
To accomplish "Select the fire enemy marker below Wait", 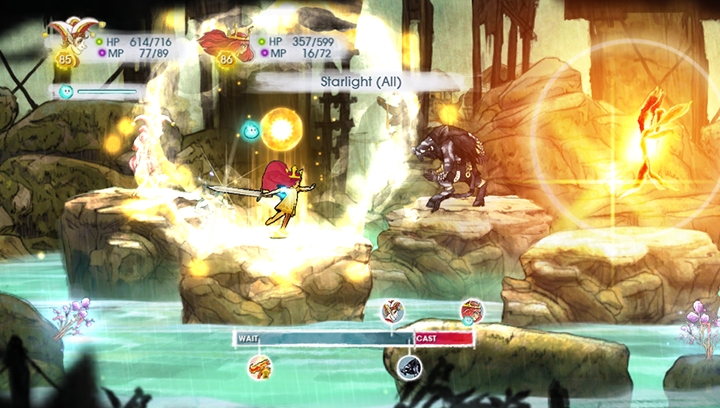I will (x=260, y=366).
